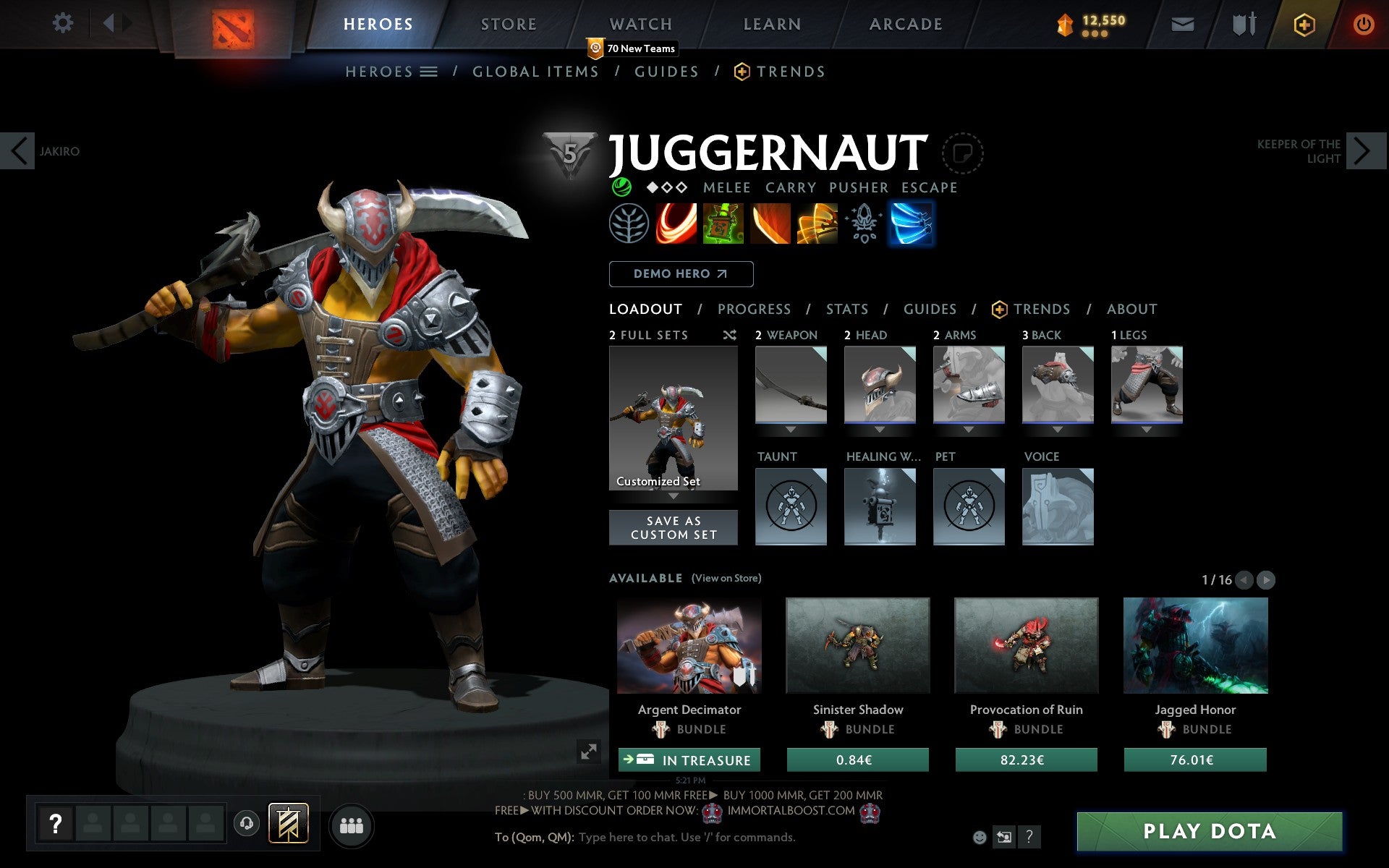
Task: Toggle the green checkmark beside the facets
Action: [x=621, y=187]
